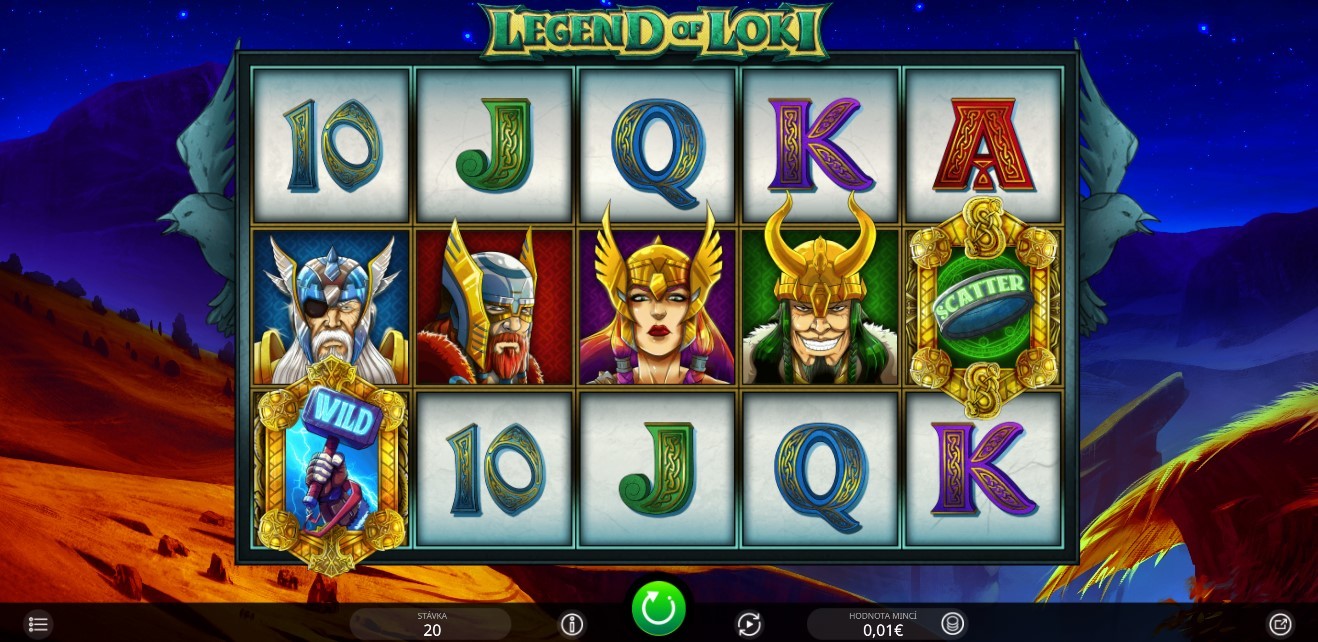Open the Stávka bet selector
Image resolution: width=1318 pixels, height=642 pixels.
coord(432,624)
